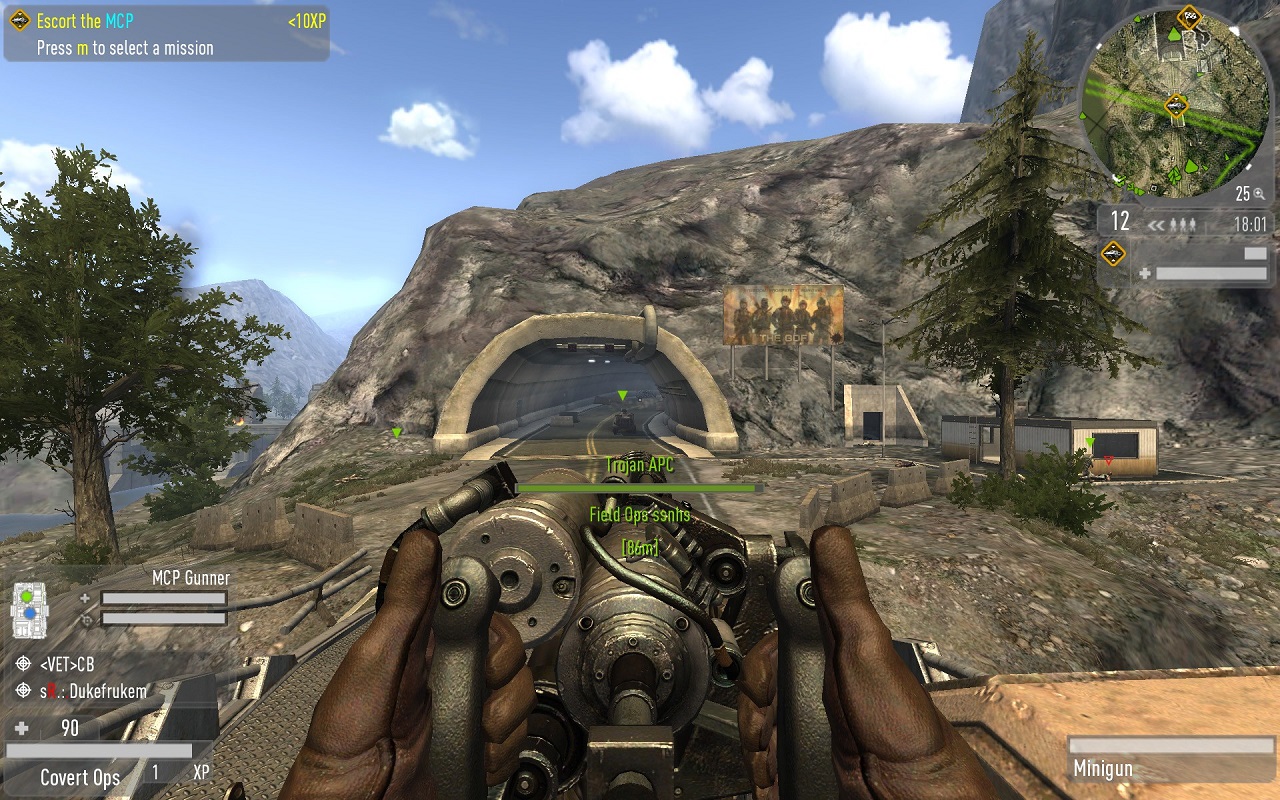1280x800 pixels.
Task: Click the Covert Ops class label
Action: [80, 778]
